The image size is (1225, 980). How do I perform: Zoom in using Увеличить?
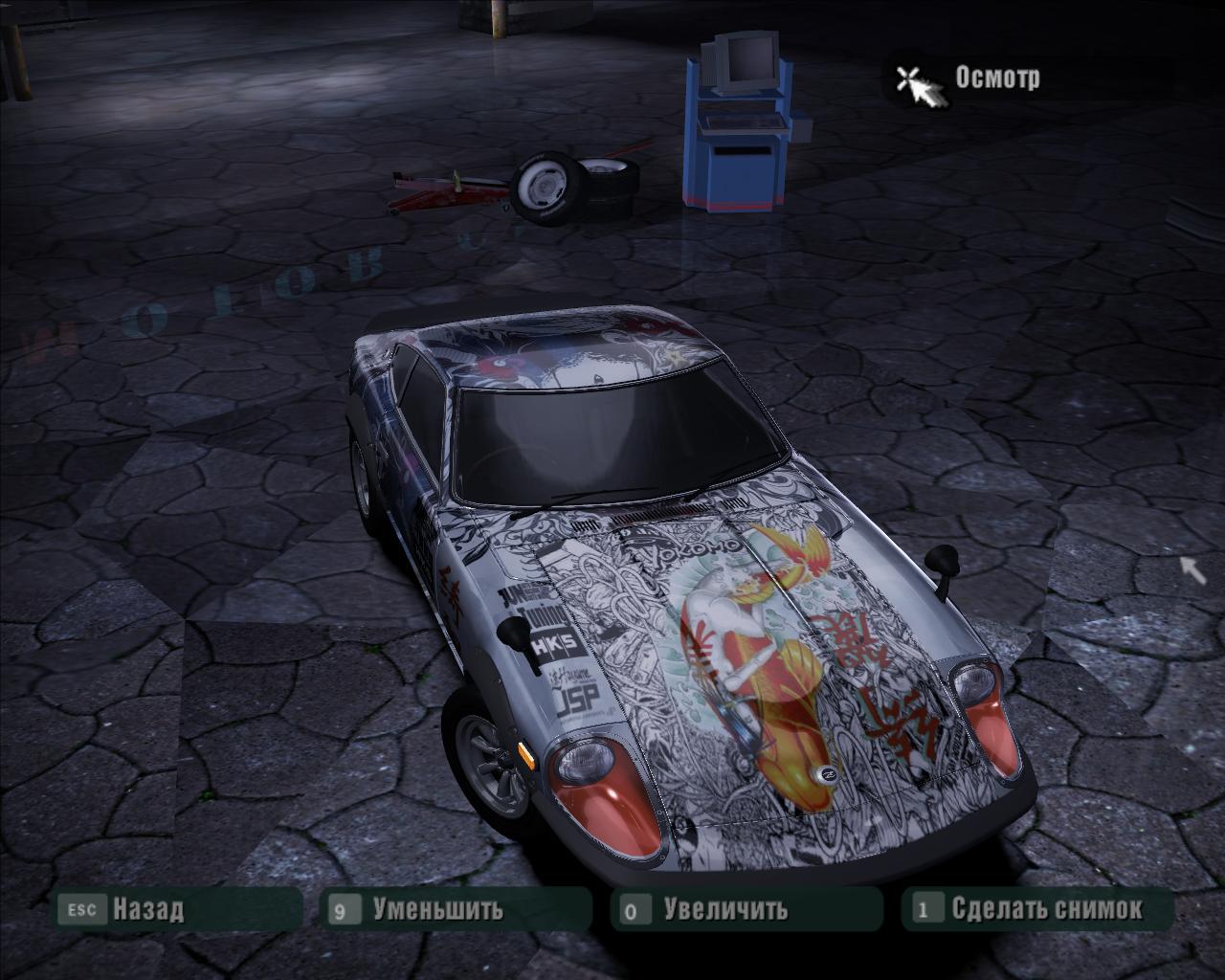pos(725,908)
